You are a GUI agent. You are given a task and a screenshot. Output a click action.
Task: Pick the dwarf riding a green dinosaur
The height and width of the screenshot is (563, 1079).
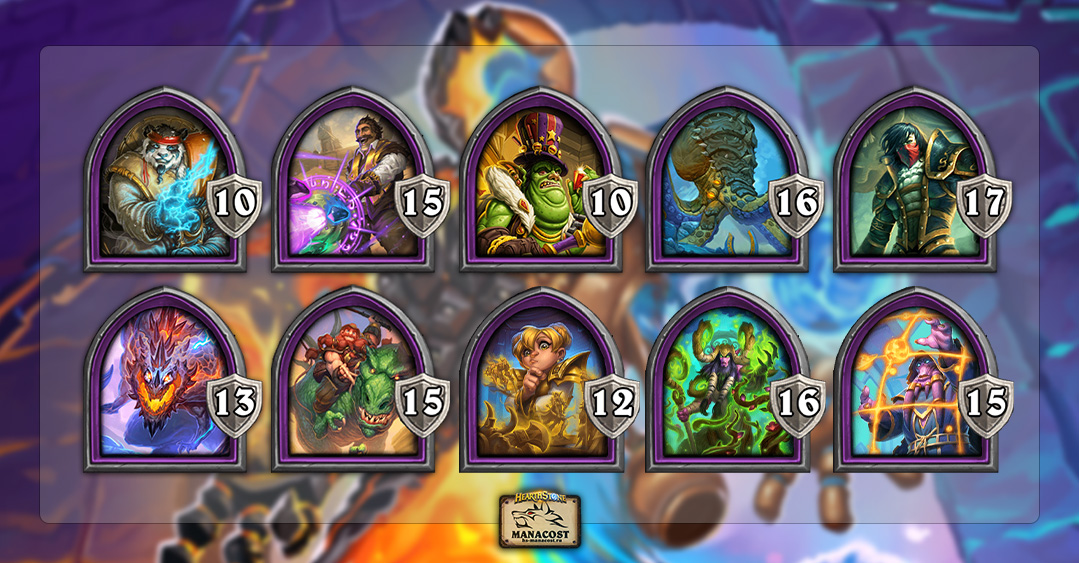352,385
